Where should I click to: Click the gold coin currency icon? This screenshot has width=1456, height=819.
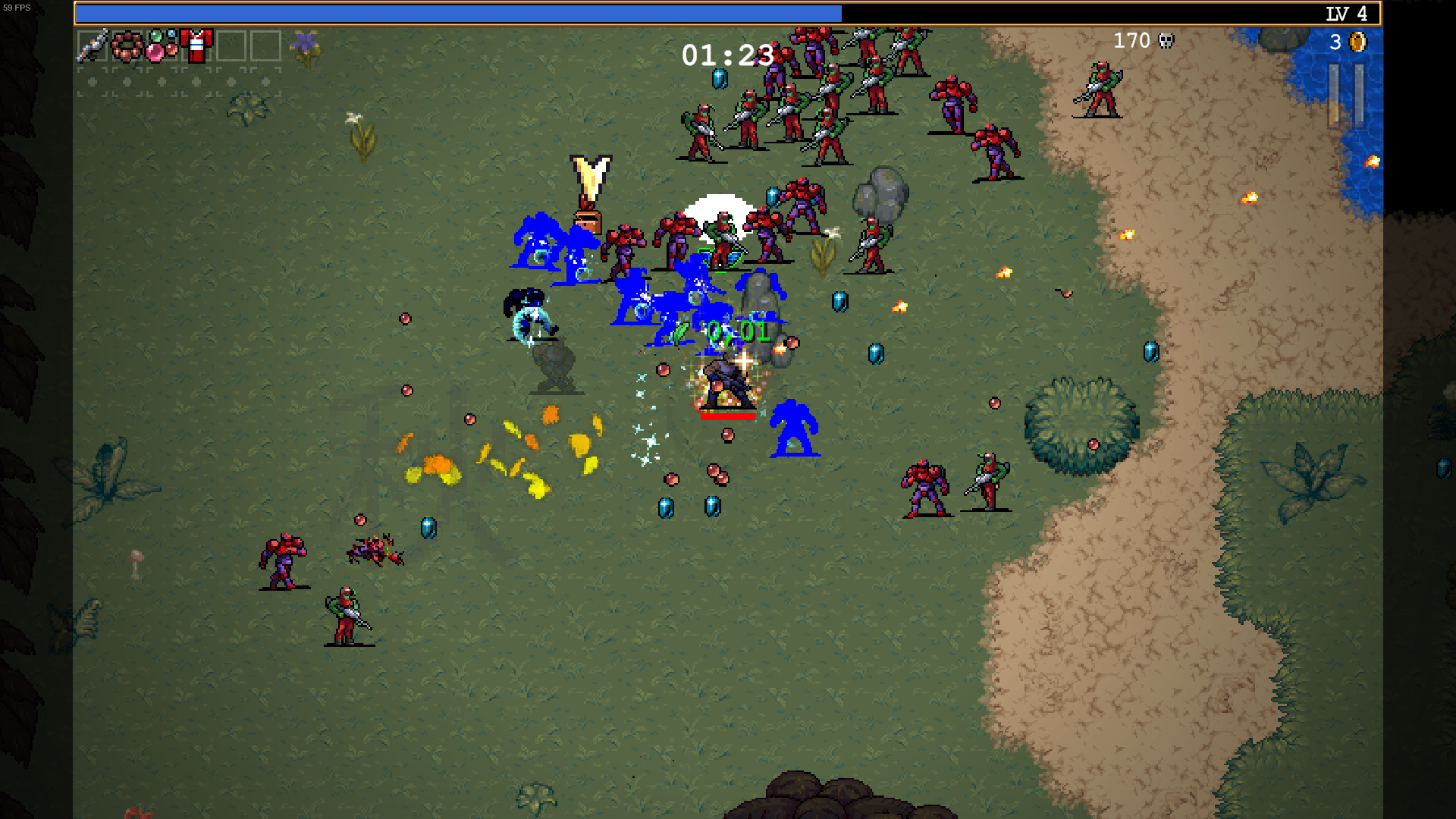[x=1357, y=43]
